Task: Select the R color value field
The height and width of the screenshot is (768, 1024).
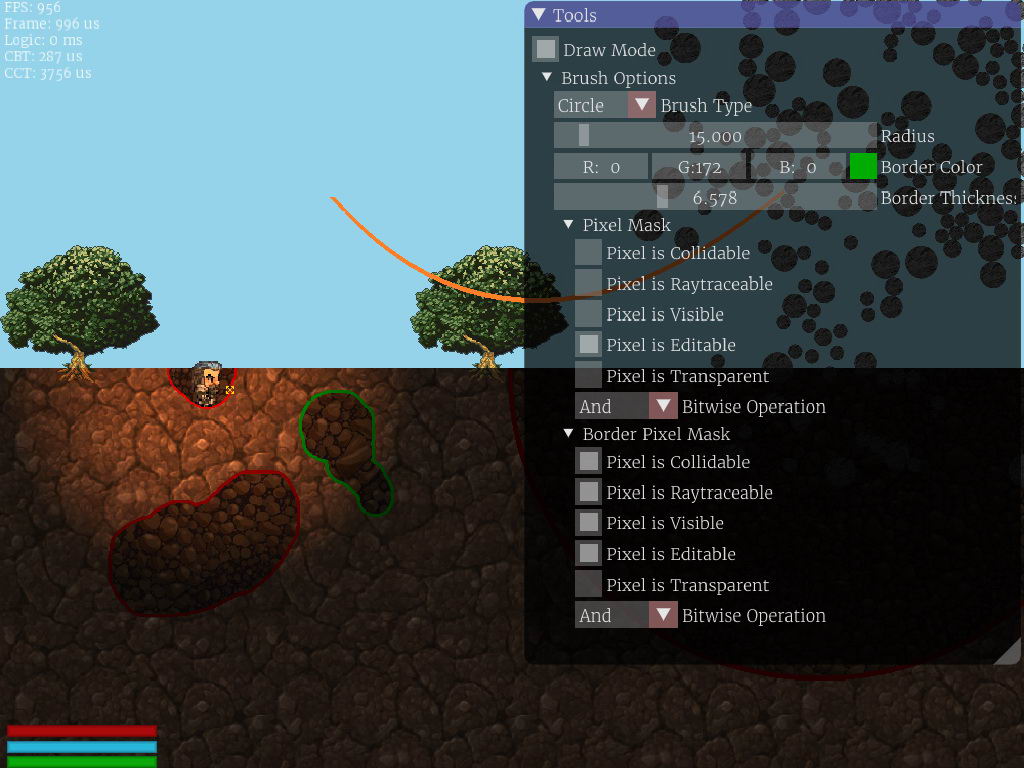Action: (x=601, y=167)
